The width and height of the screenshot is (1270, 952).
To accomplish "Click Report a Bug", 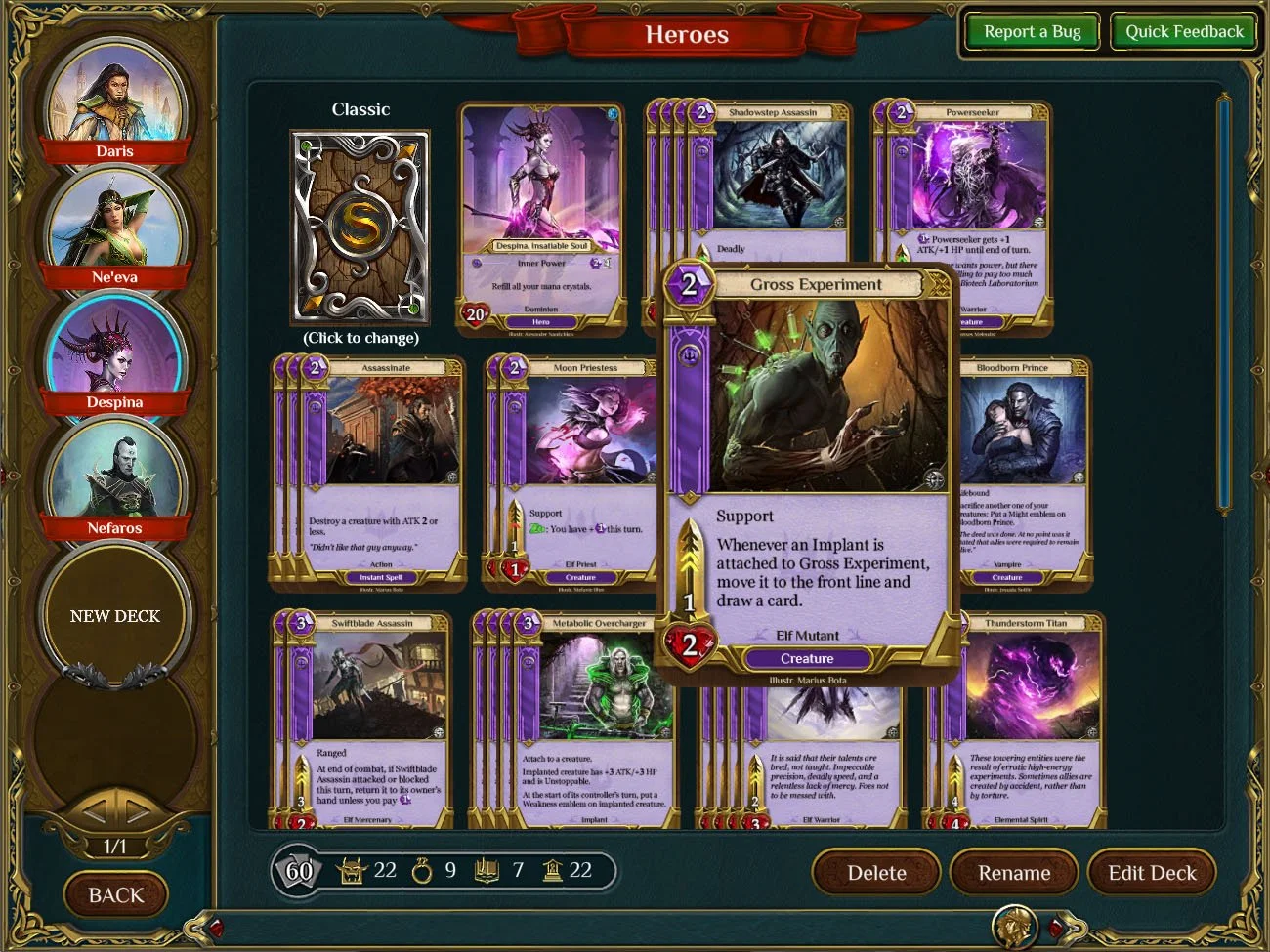I will click(x=1032, y=31).
